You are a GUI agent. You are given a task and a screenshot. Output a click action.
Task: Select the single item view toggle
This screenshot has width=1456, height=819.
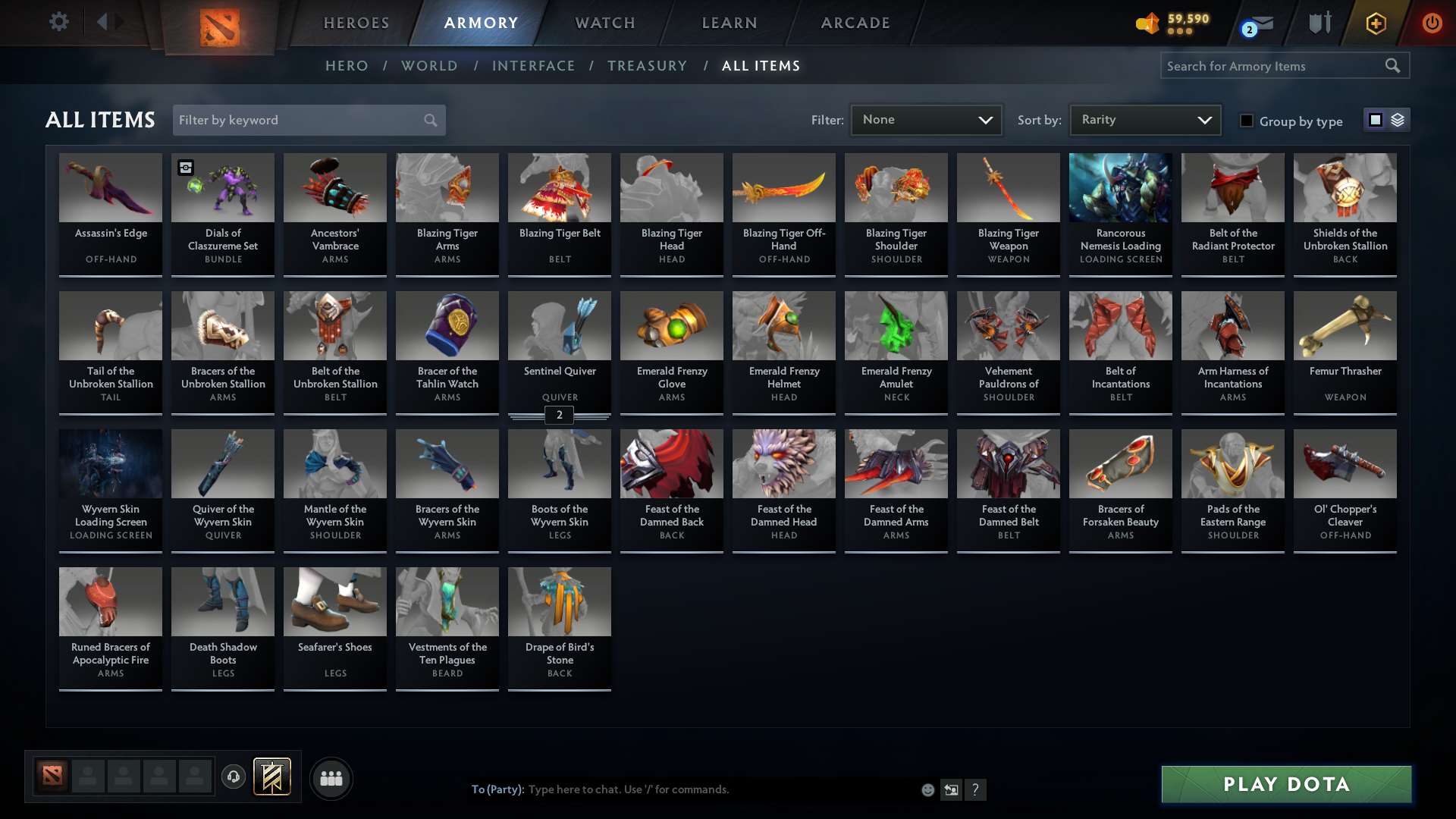(1375, 120)
